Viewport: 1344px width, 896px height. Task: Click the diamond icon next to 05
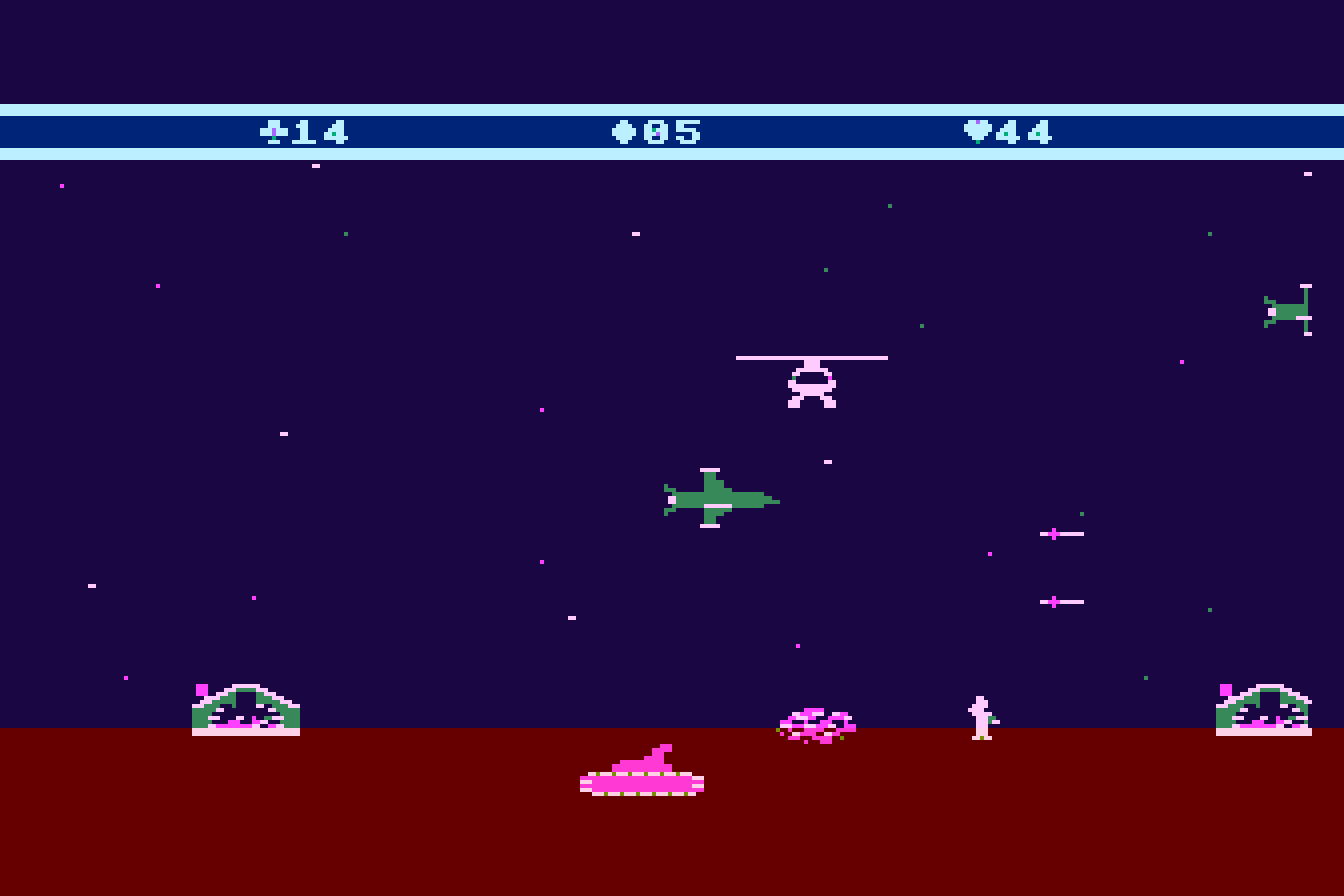[x=622, y=129]
